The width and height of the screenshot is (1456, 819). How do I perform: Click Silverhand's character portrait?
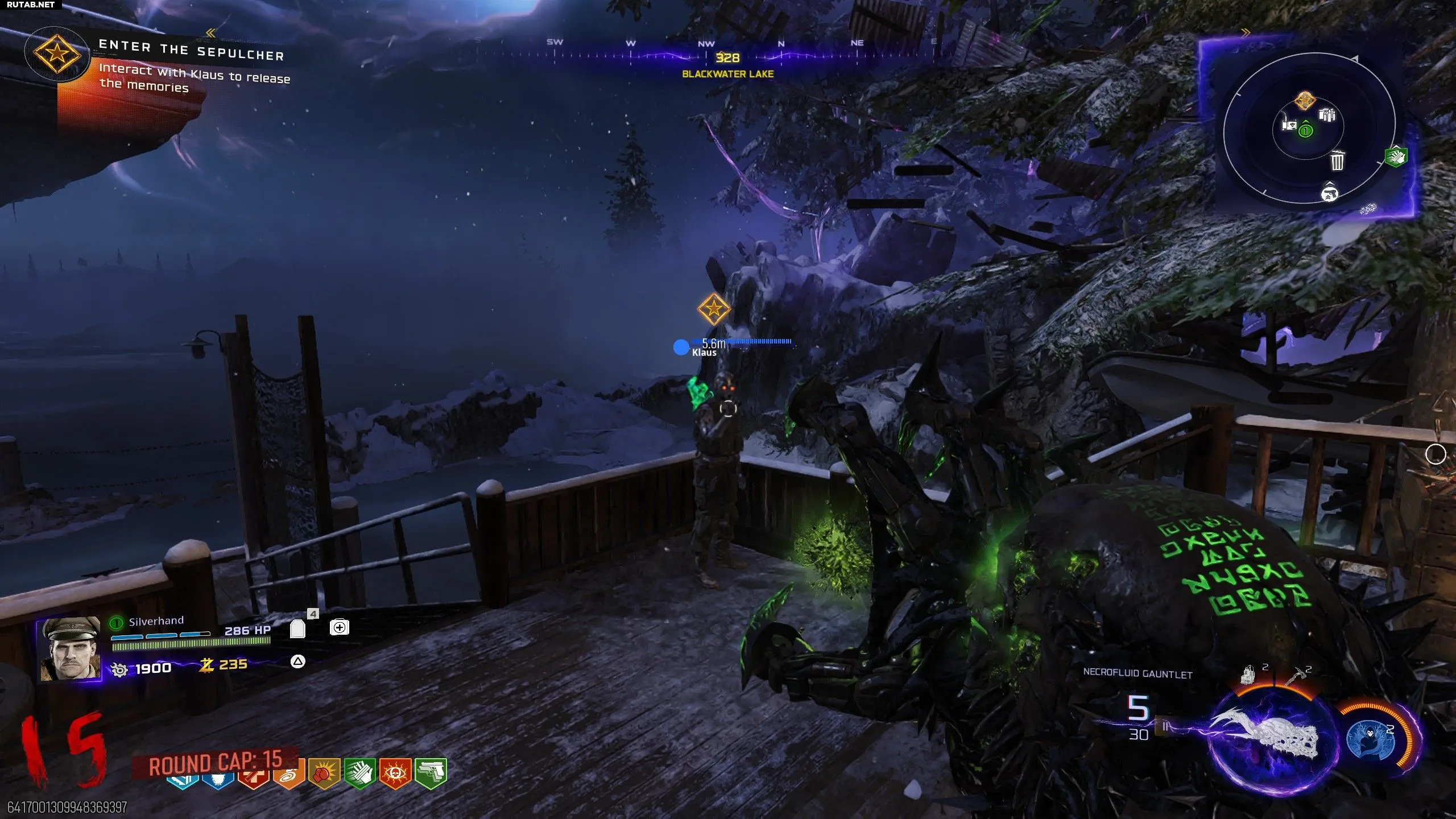pos(69,648)
